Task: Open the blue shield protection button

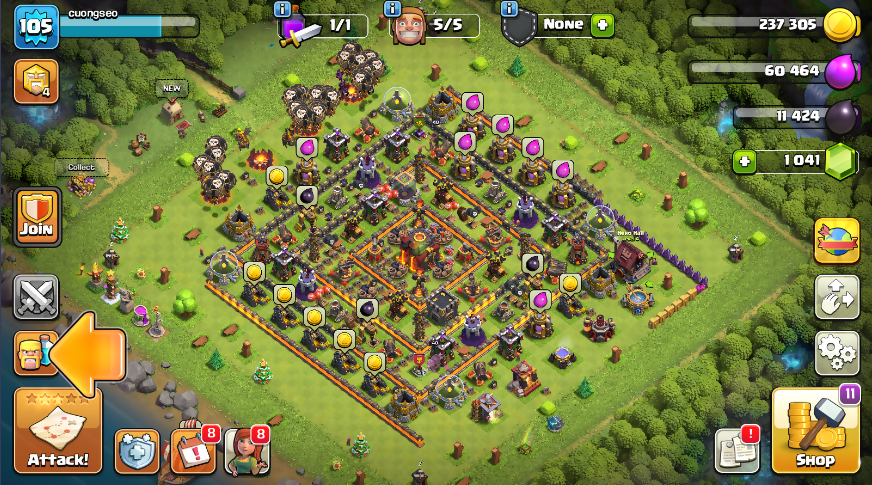Action: 137,452
